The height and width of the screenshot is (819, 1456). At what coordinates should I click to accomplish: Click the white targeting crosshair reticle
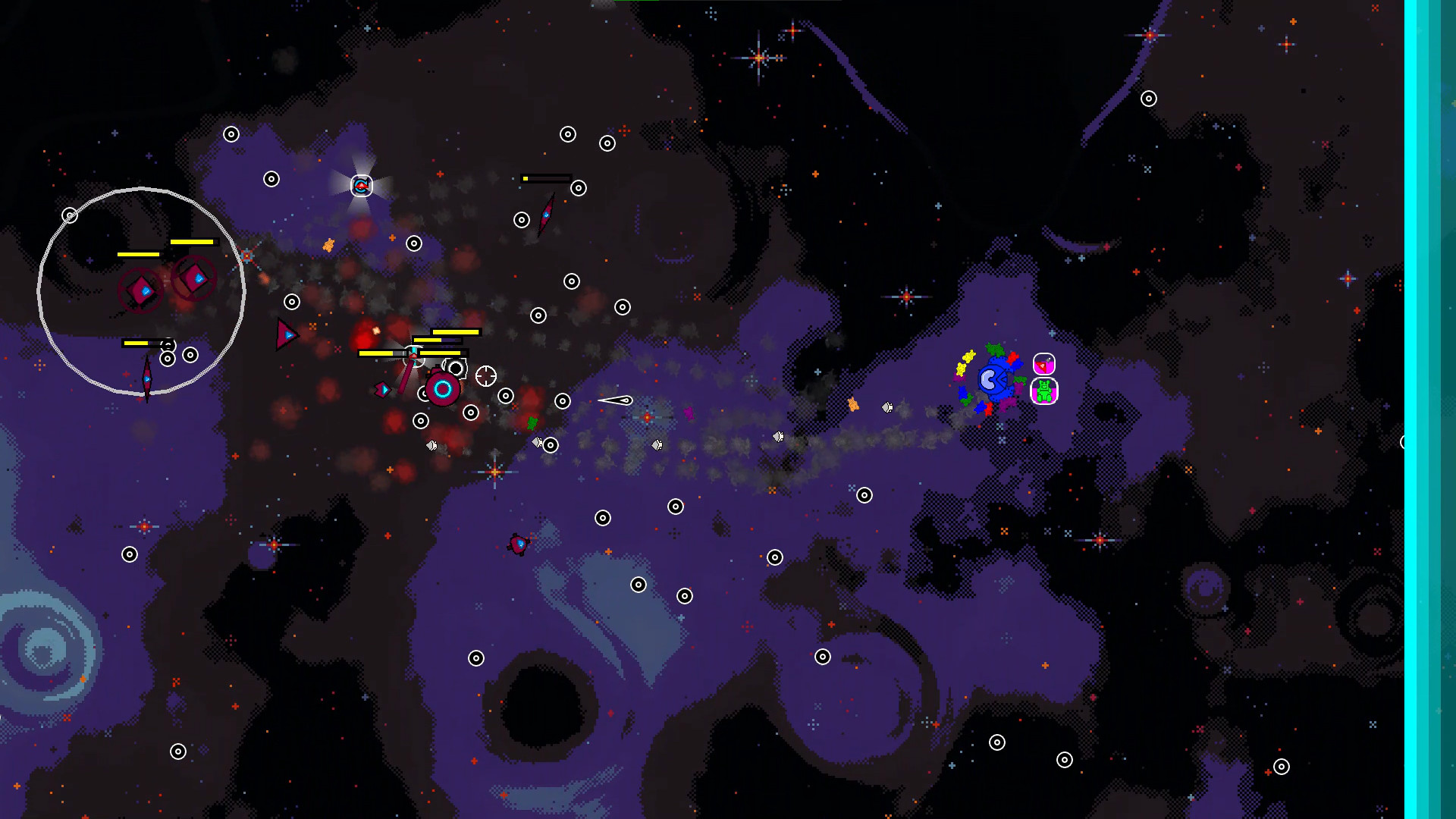click(x=486, y=375)
